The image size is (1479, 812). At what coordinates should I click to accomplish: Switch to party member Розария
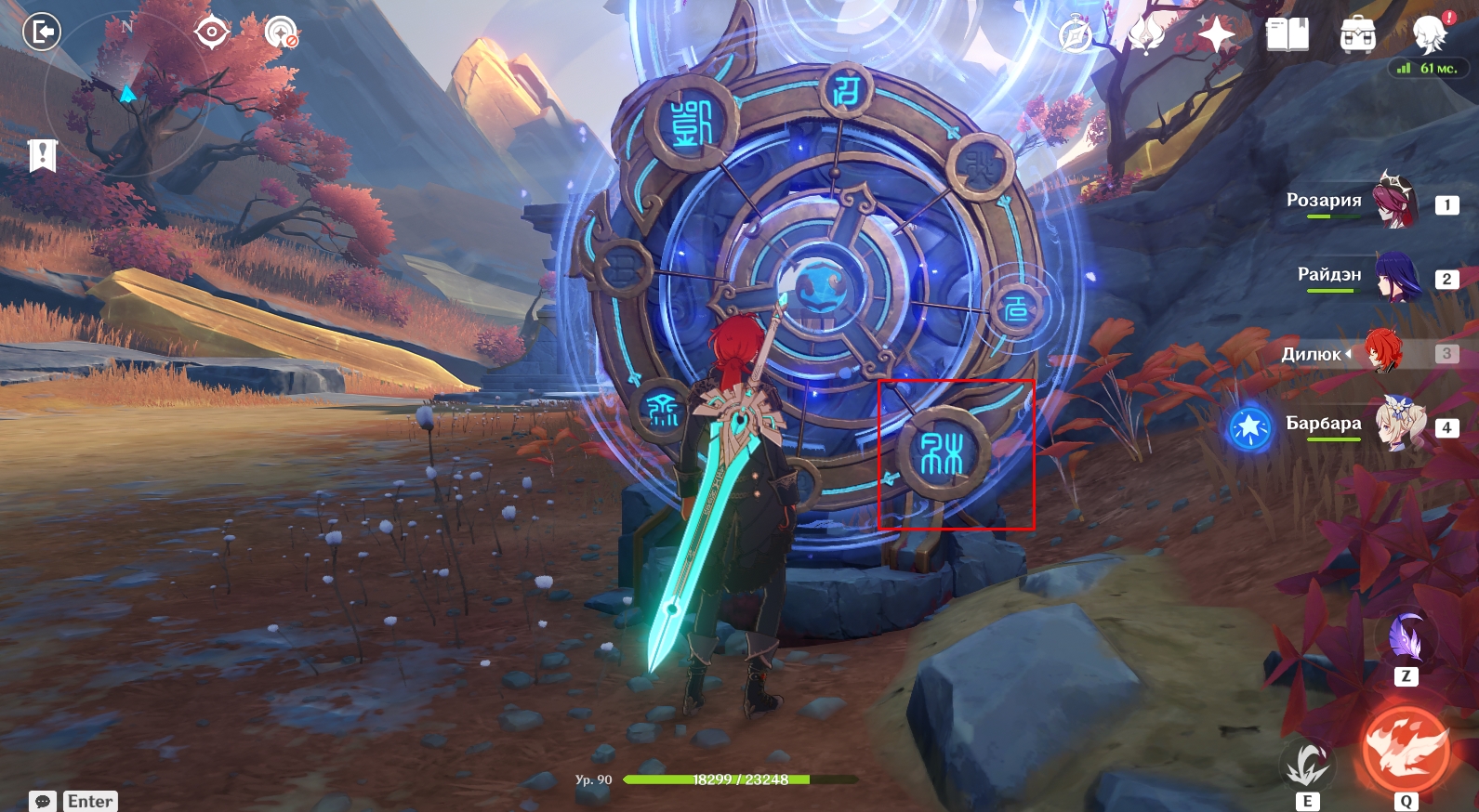[x=1394, y=201]
